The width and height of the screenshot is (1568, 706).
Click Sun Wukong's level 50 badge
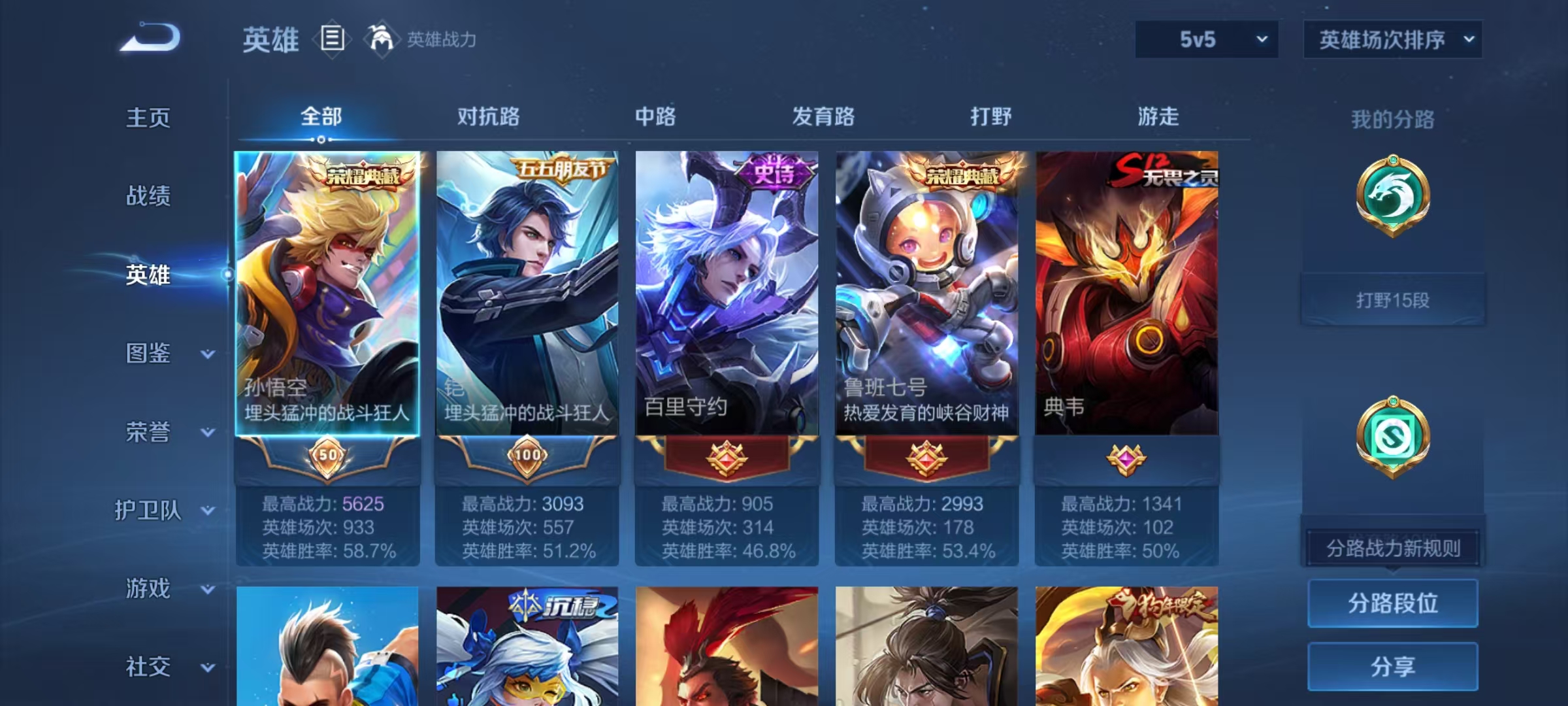click(x=327, y=456)
